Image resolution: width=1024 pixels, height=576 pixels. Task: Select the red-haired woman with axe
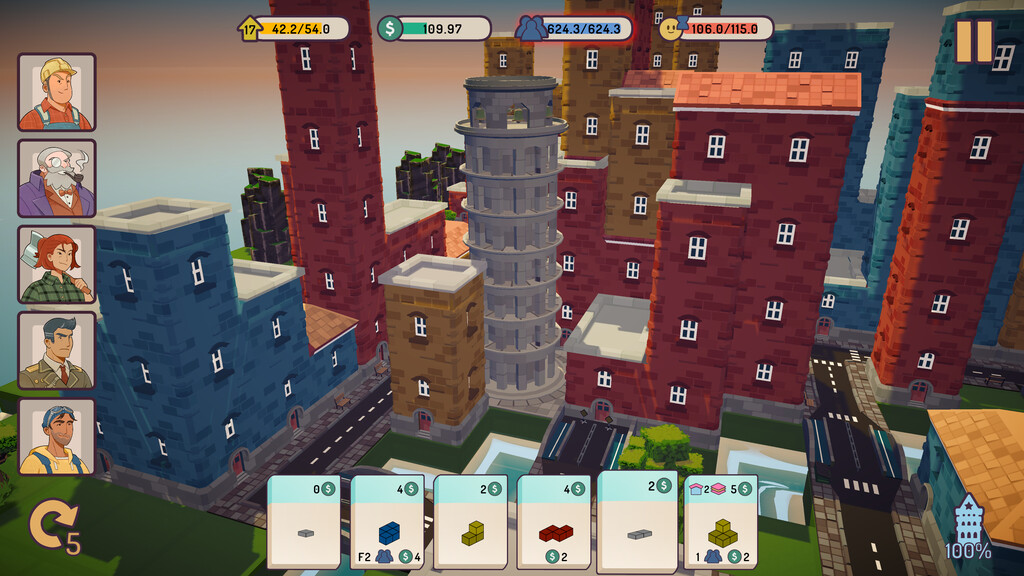pyautogui.click(x=57, y=264)
